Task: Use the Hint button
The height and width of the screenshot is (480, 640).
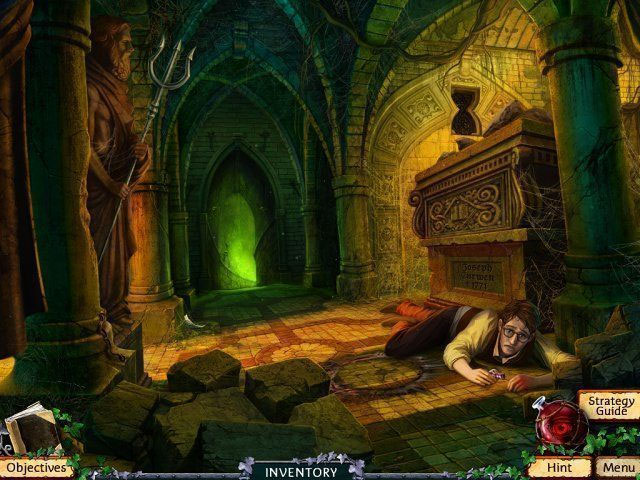Action: [x=556, y=467]
